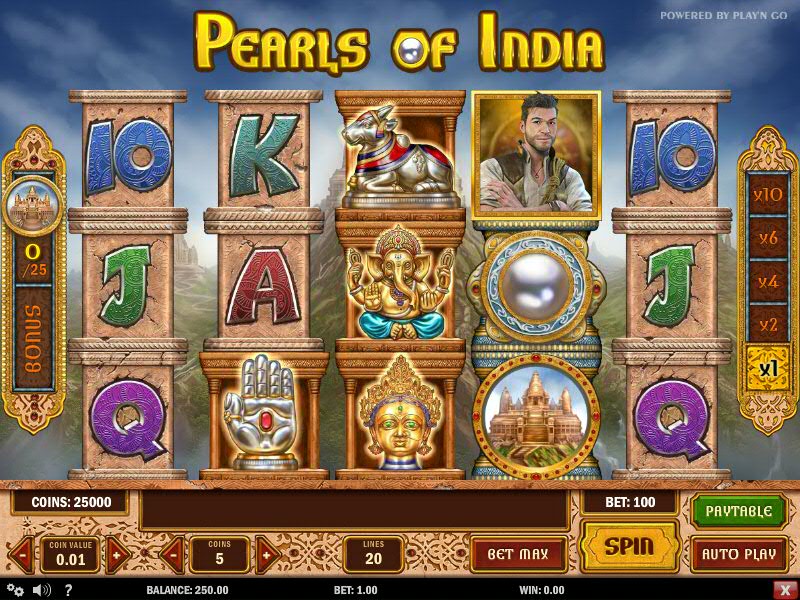This screenshot has width=800, height=600.
Task: Decrease the coin value
Action: (x=21, y=554)
